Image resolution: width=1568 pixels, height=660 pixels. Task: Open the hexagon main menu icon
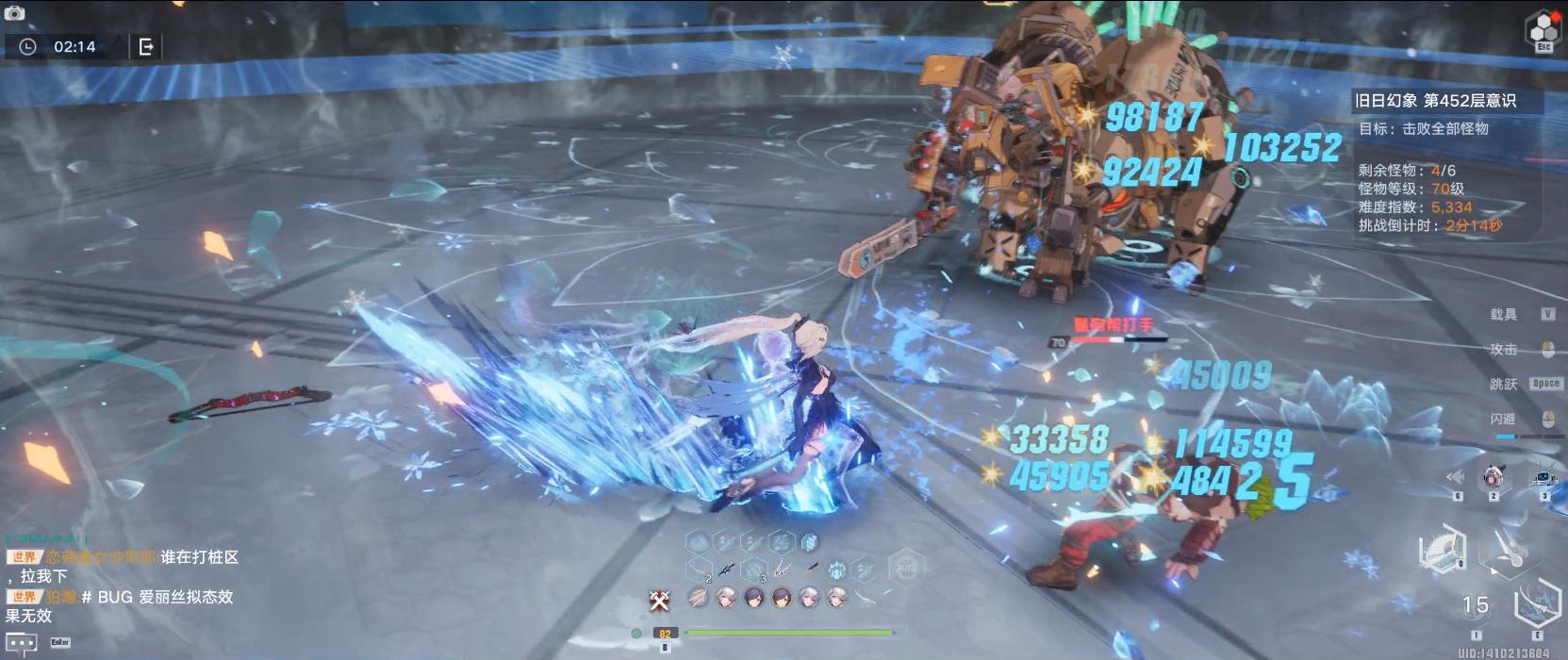tap(1543, 30)
